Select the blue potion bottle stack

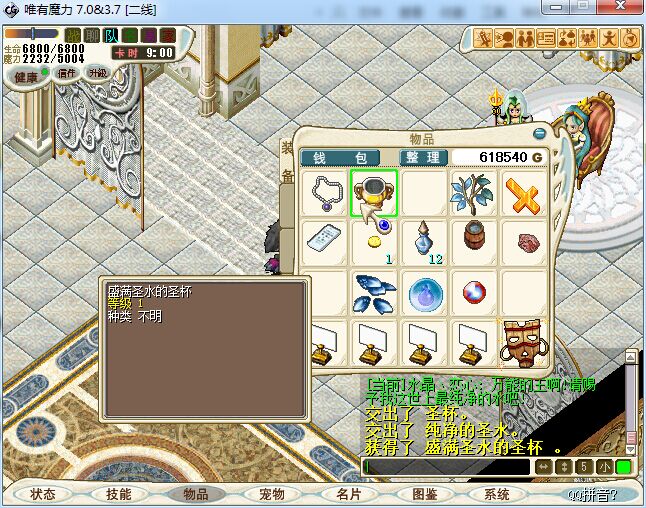(425, 242)
